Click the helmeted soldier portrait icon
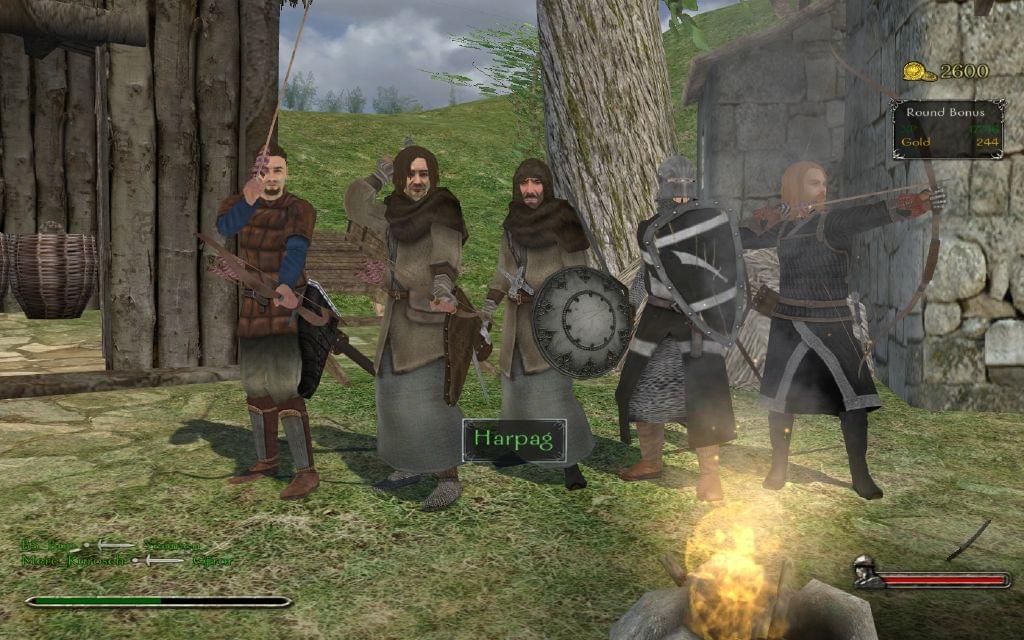The image size is (1024, 640). pyautogui.click(x=868, y=573)
